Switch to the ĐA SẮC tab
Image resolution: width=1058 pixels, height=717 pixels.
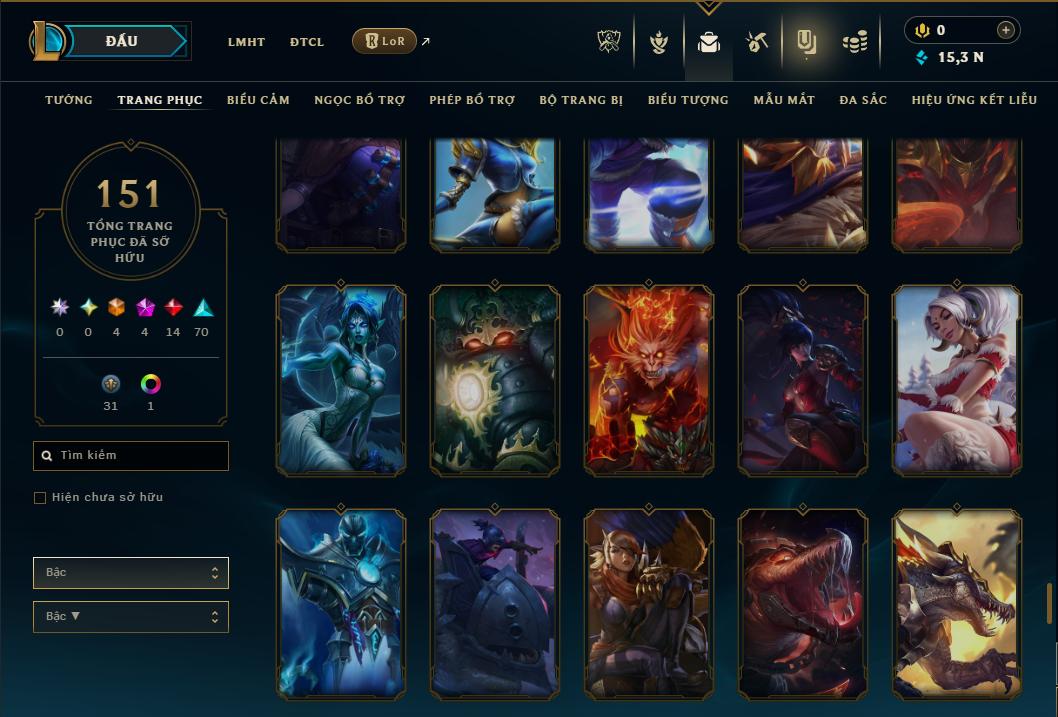coord(863,100)
